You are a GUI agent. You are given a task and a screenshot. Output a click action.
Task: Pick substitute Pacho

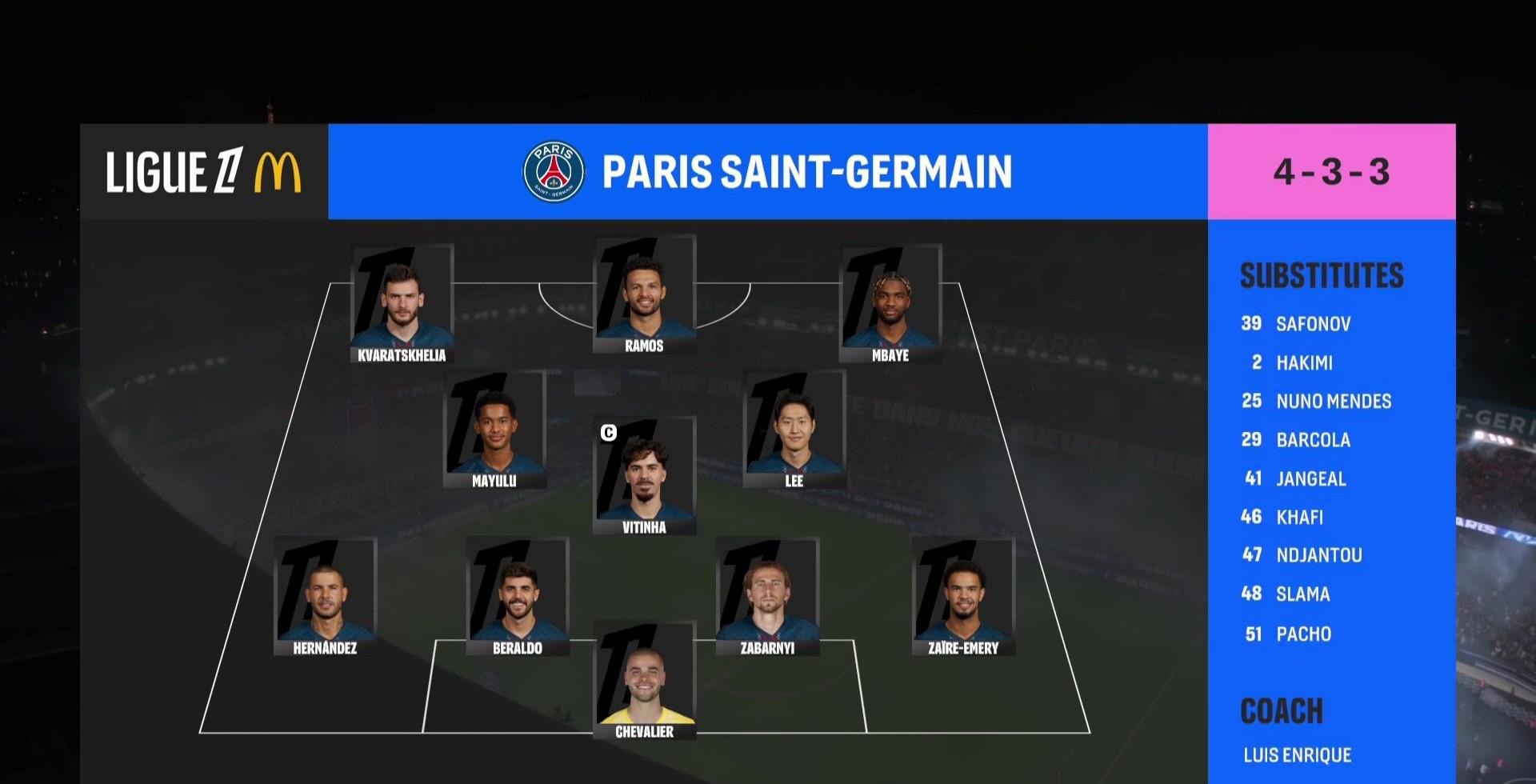[1303, 634]
